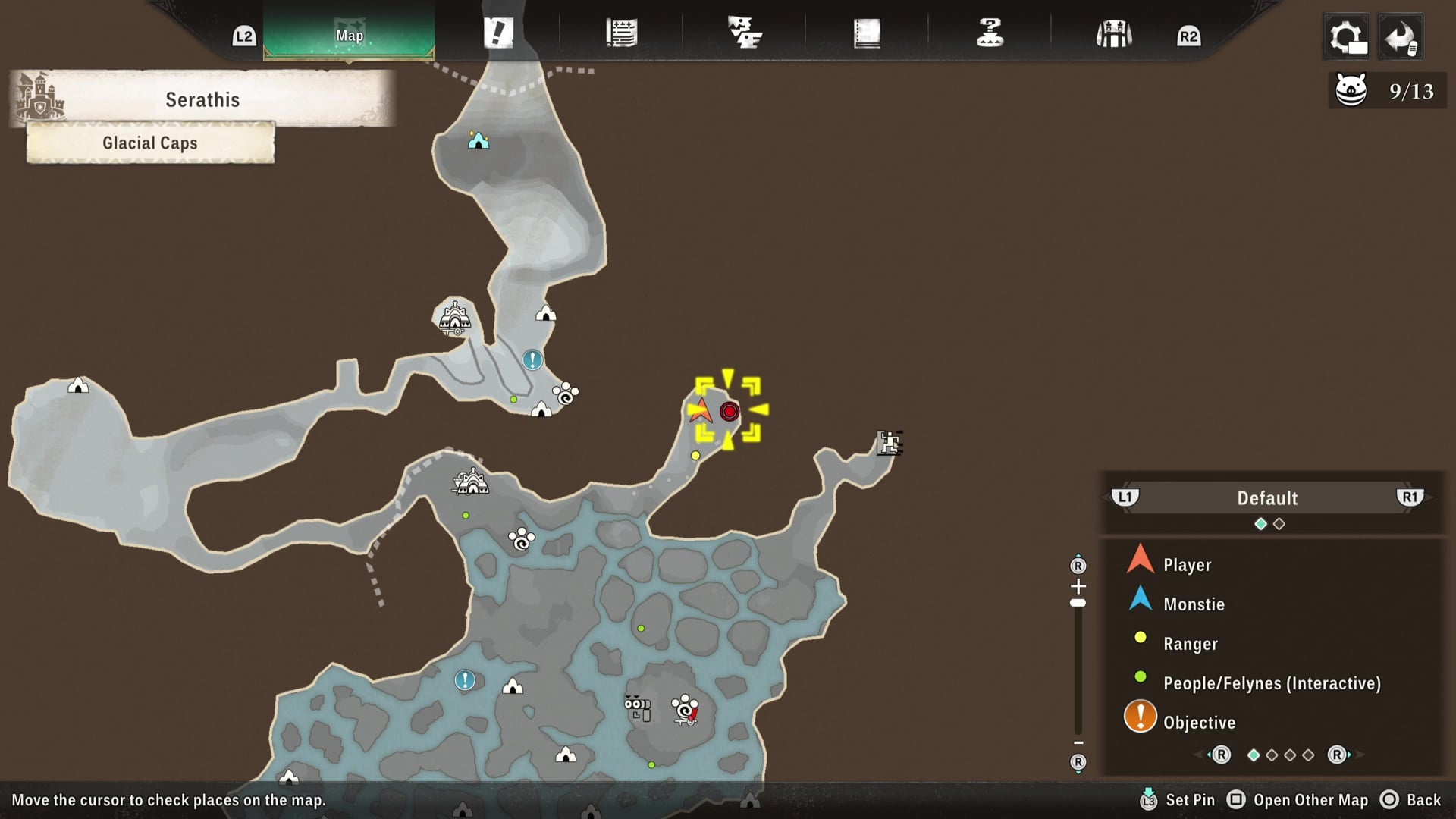Click the return arrow button

click(1400, 36)
